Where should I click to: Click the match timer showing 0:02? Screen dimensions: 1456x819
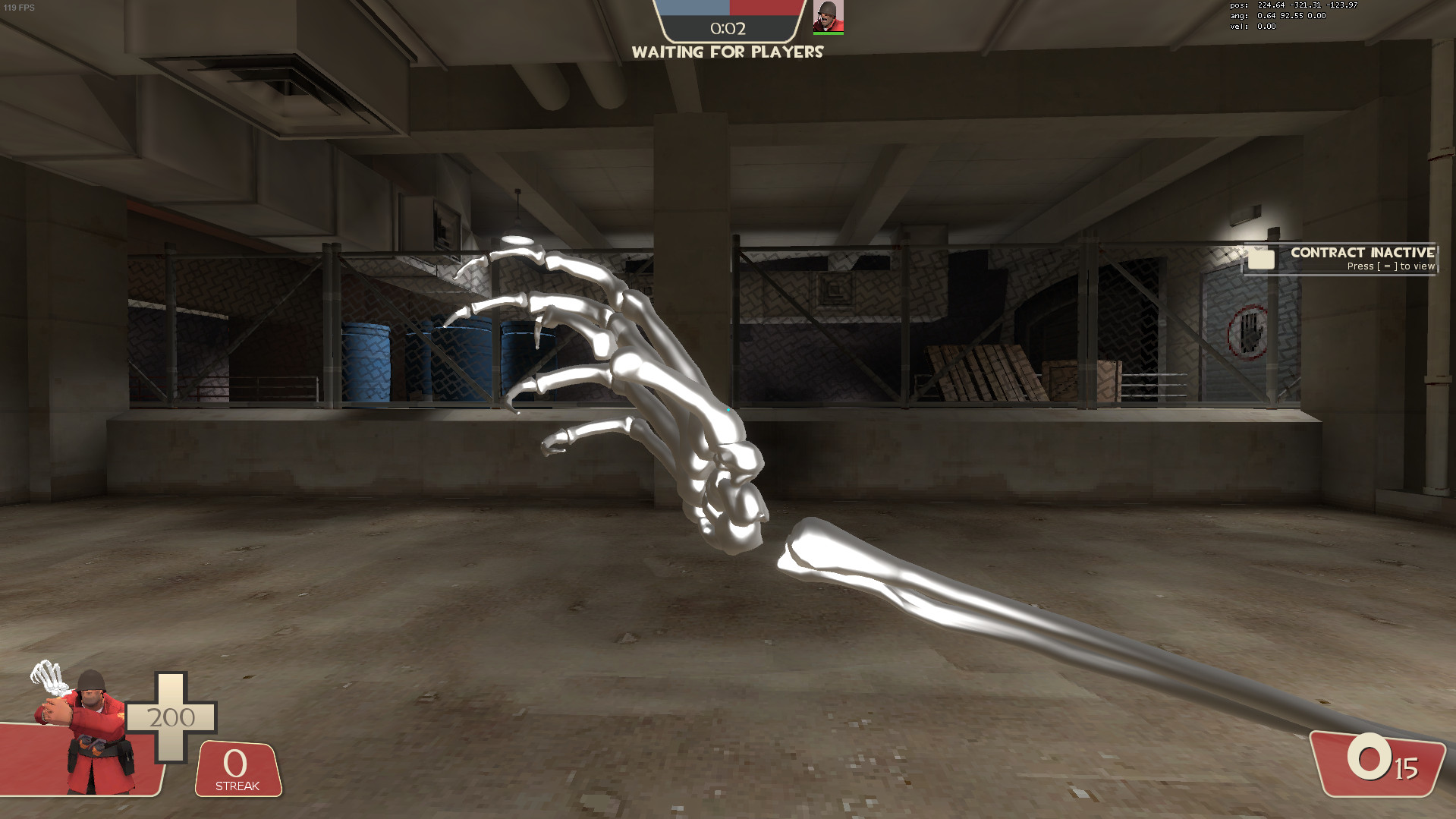tap(729, 28)
